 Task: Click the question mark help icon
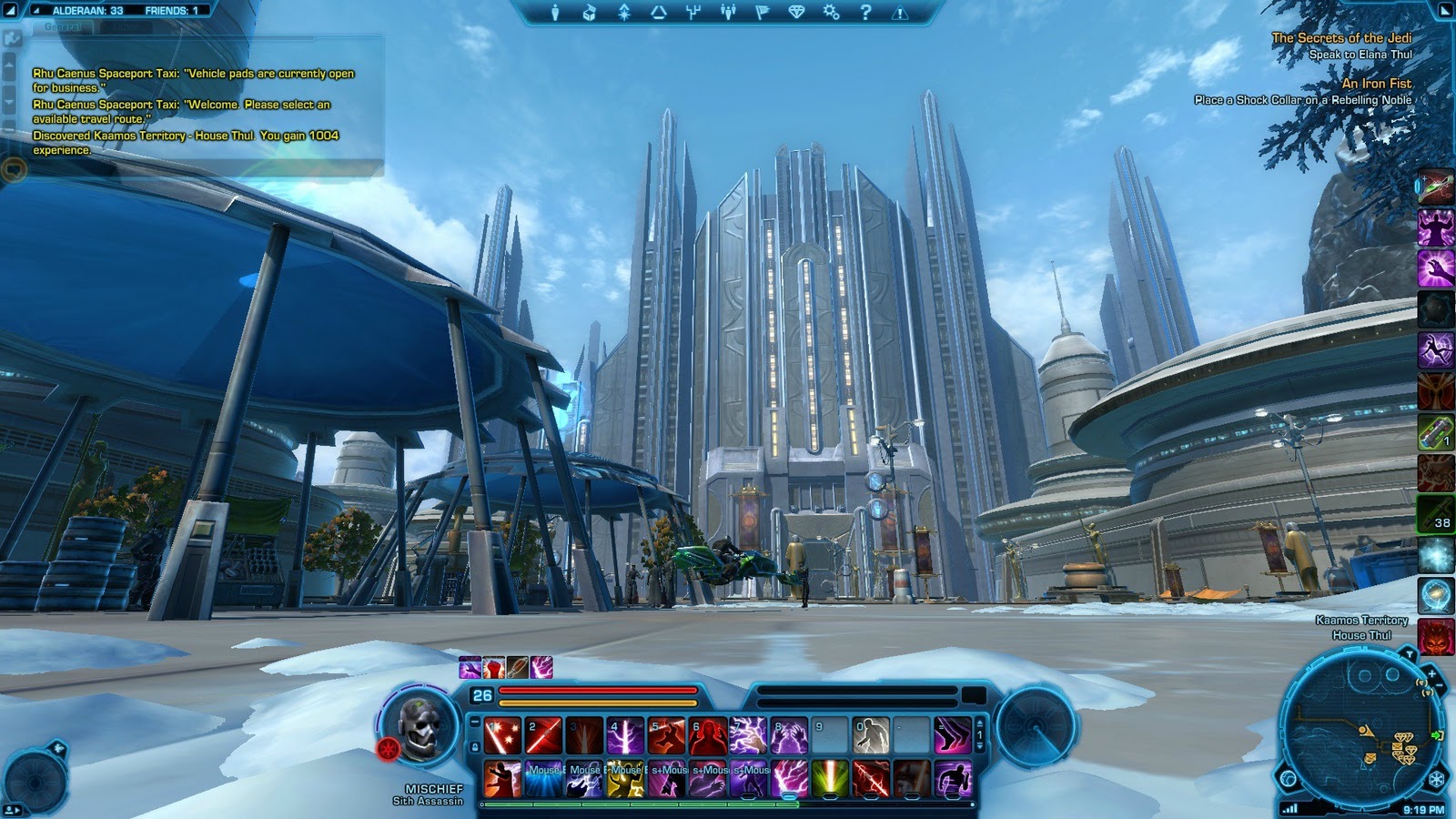coord(865,13)
